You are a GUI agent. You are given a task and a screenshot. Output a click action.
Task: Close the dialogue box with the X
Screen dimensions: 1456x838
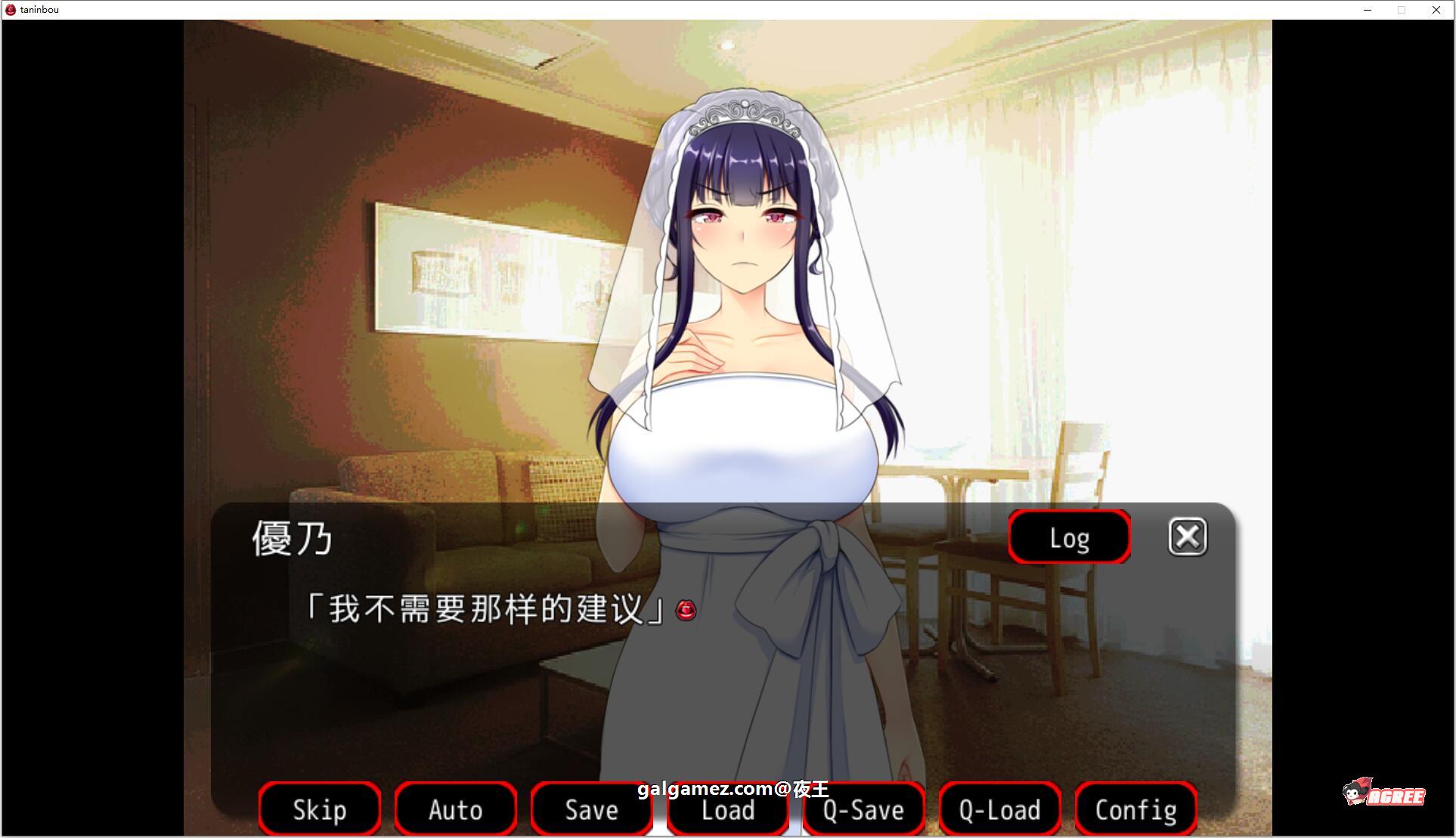coord(1187,537)
